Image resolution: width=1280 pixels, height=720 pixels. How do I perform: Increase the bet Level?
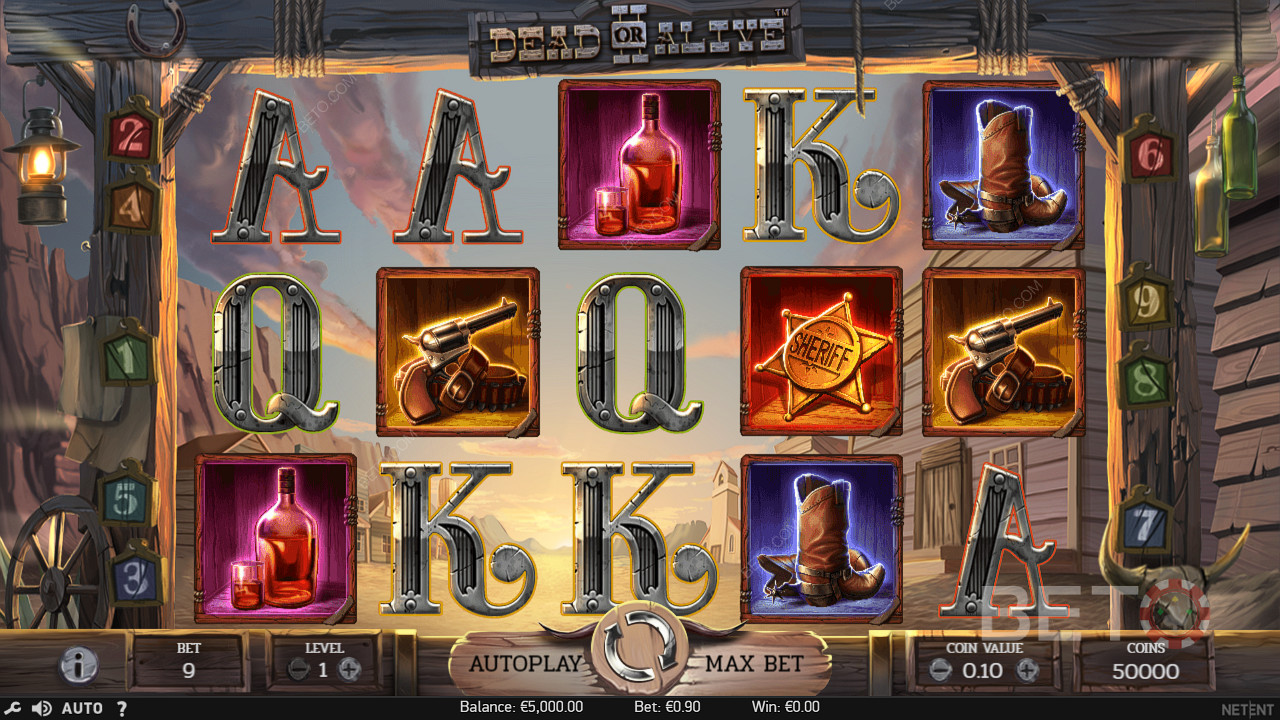[x=349, y=671]
